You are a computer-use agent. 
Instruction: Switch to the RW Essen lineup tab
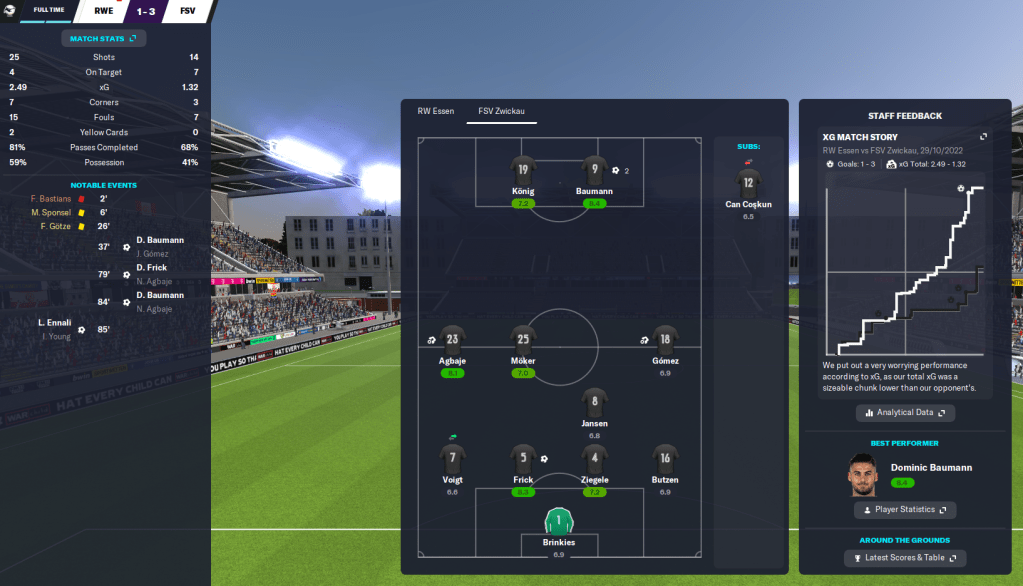pos(434,111)
